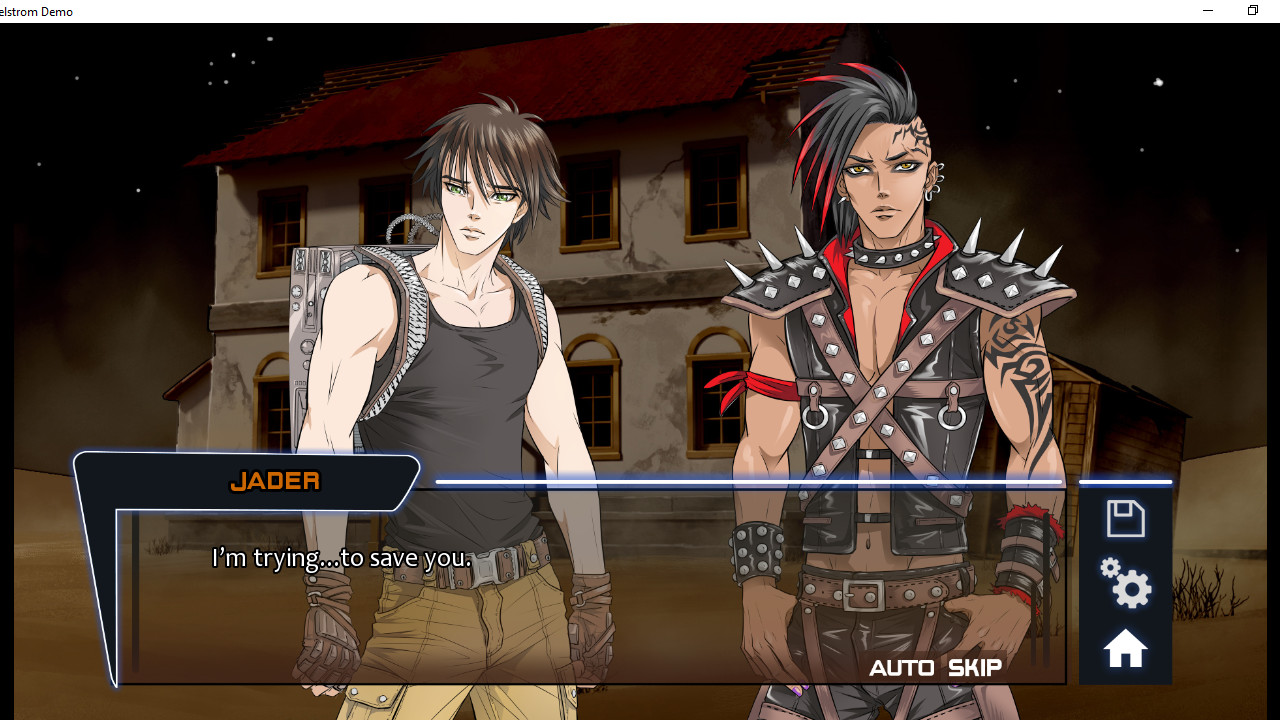Toggle SKIP mode to fast-forward dialogue
Screen dimensions: 1280x720
tap(973, 668)
